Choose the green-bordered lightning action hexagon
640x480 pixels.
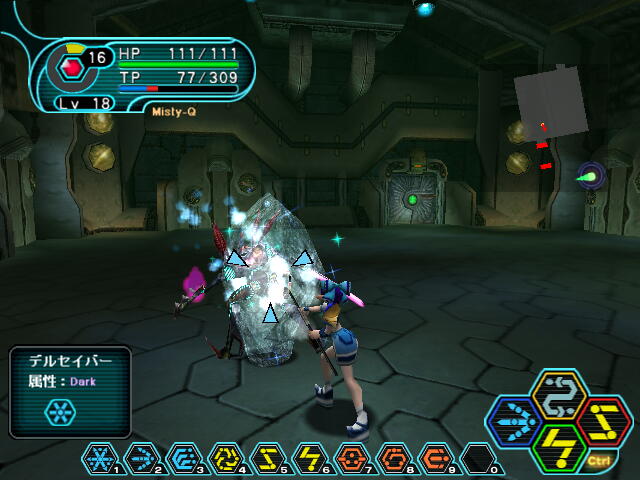coord(559,449)
